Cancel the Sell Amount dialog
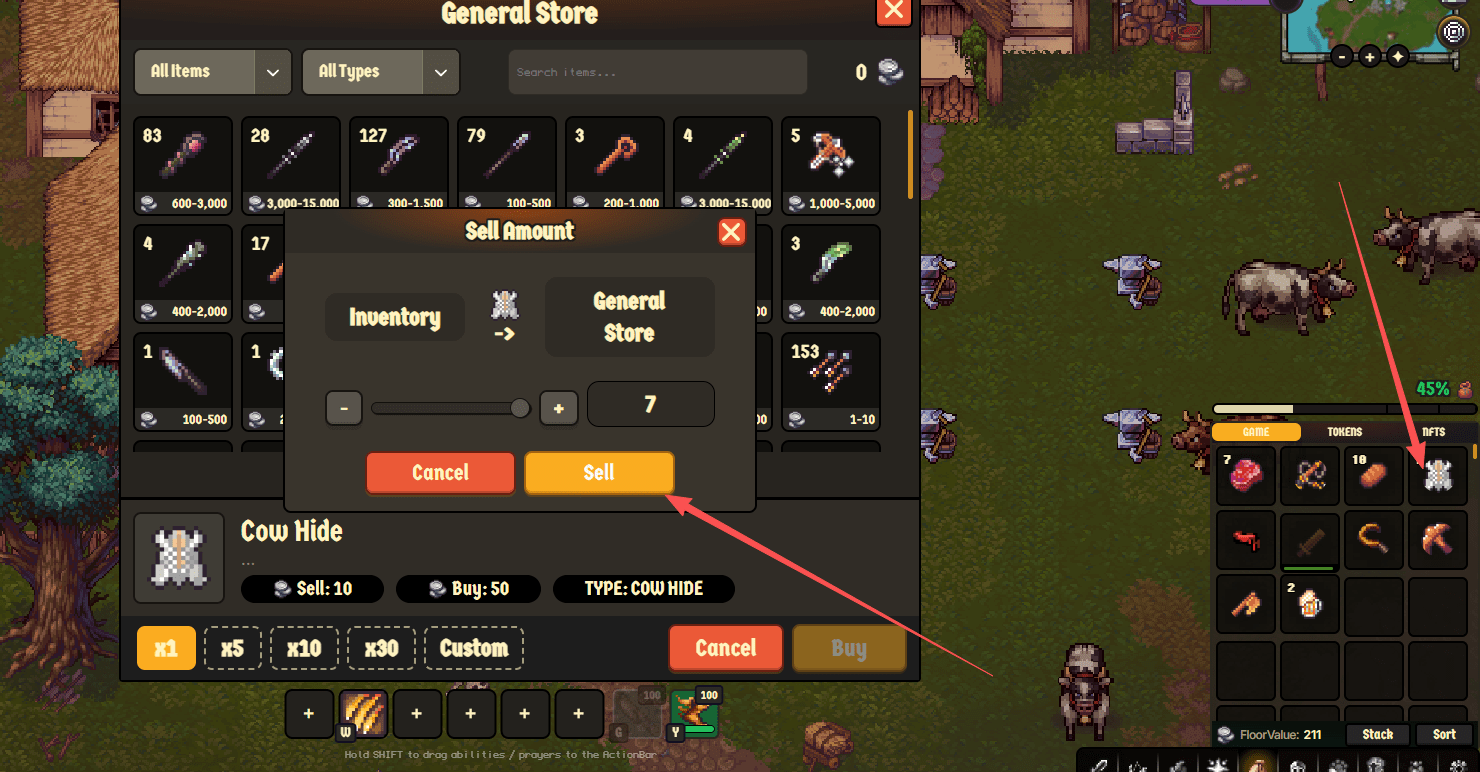 (440, 473)
